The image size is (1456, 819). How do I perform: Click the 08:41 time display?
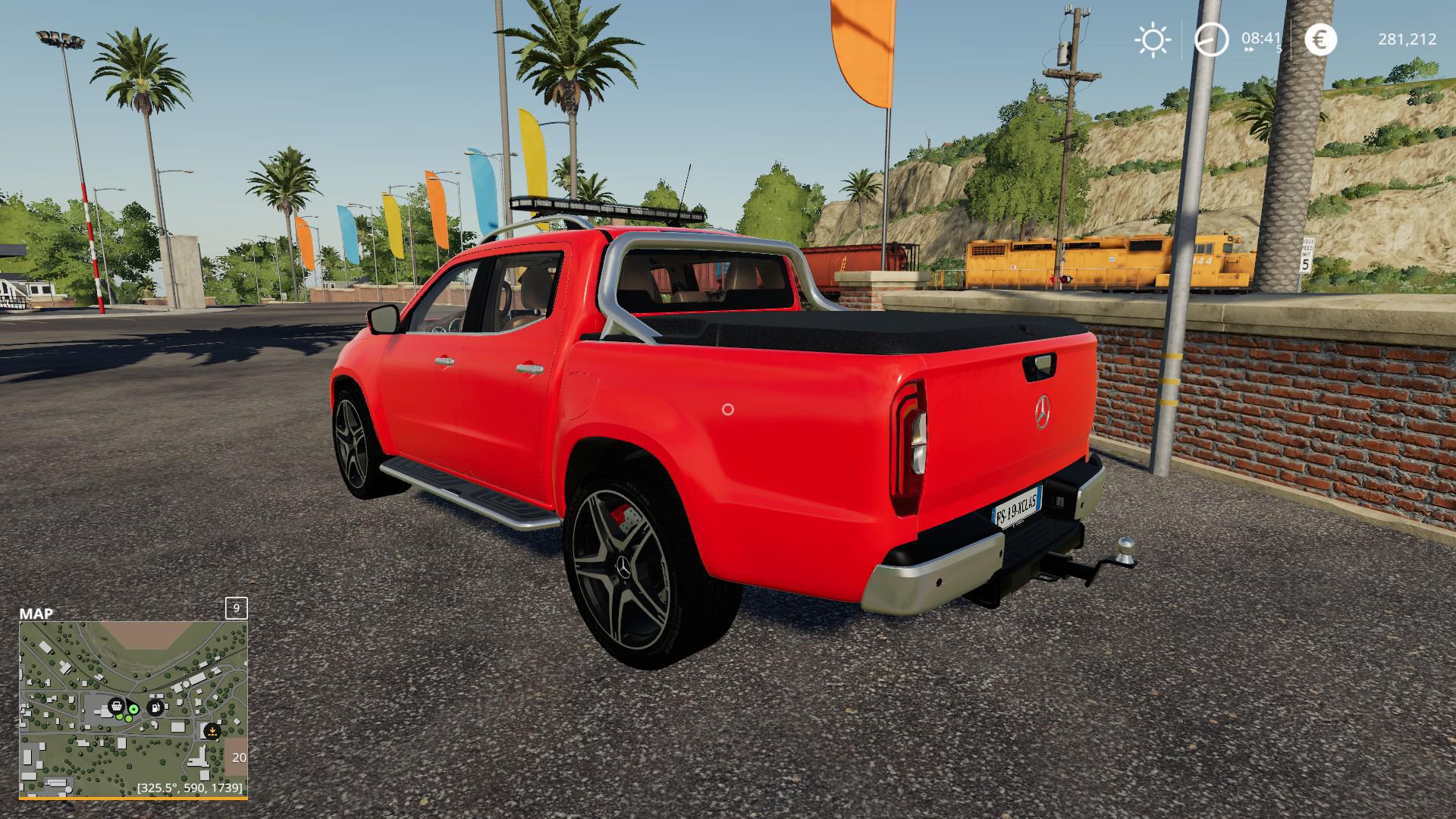pos(1260,37)
